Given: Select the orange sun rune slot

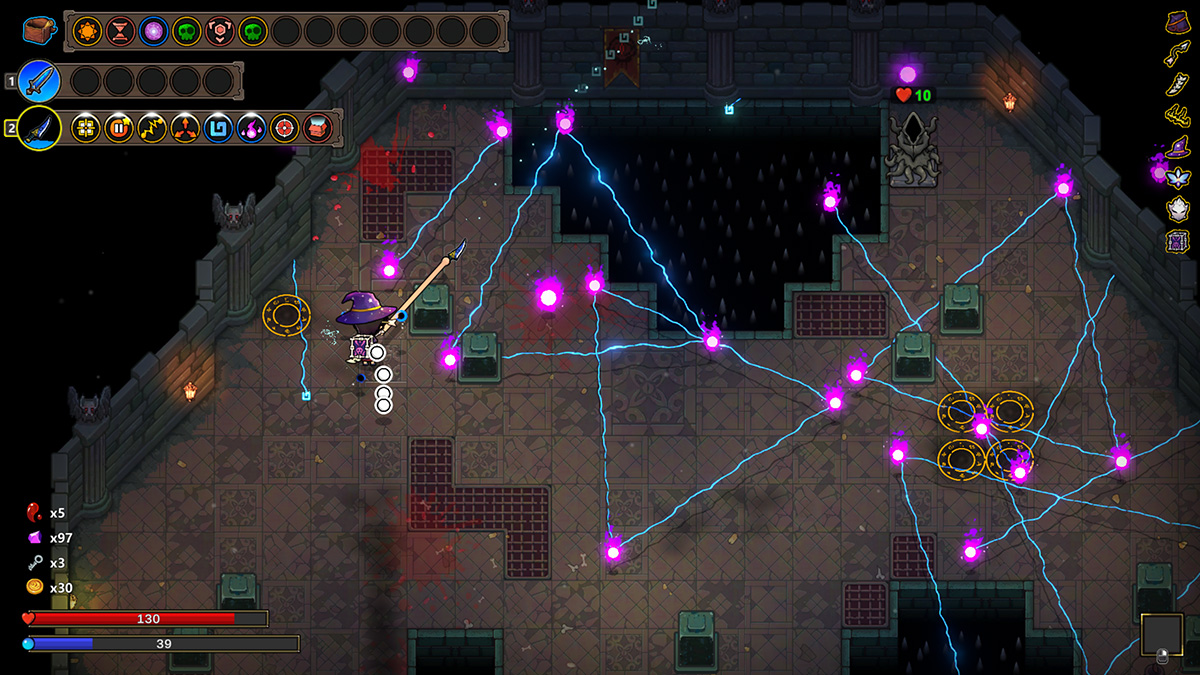Looking at the screenshot, I should (x=88, y=31).
